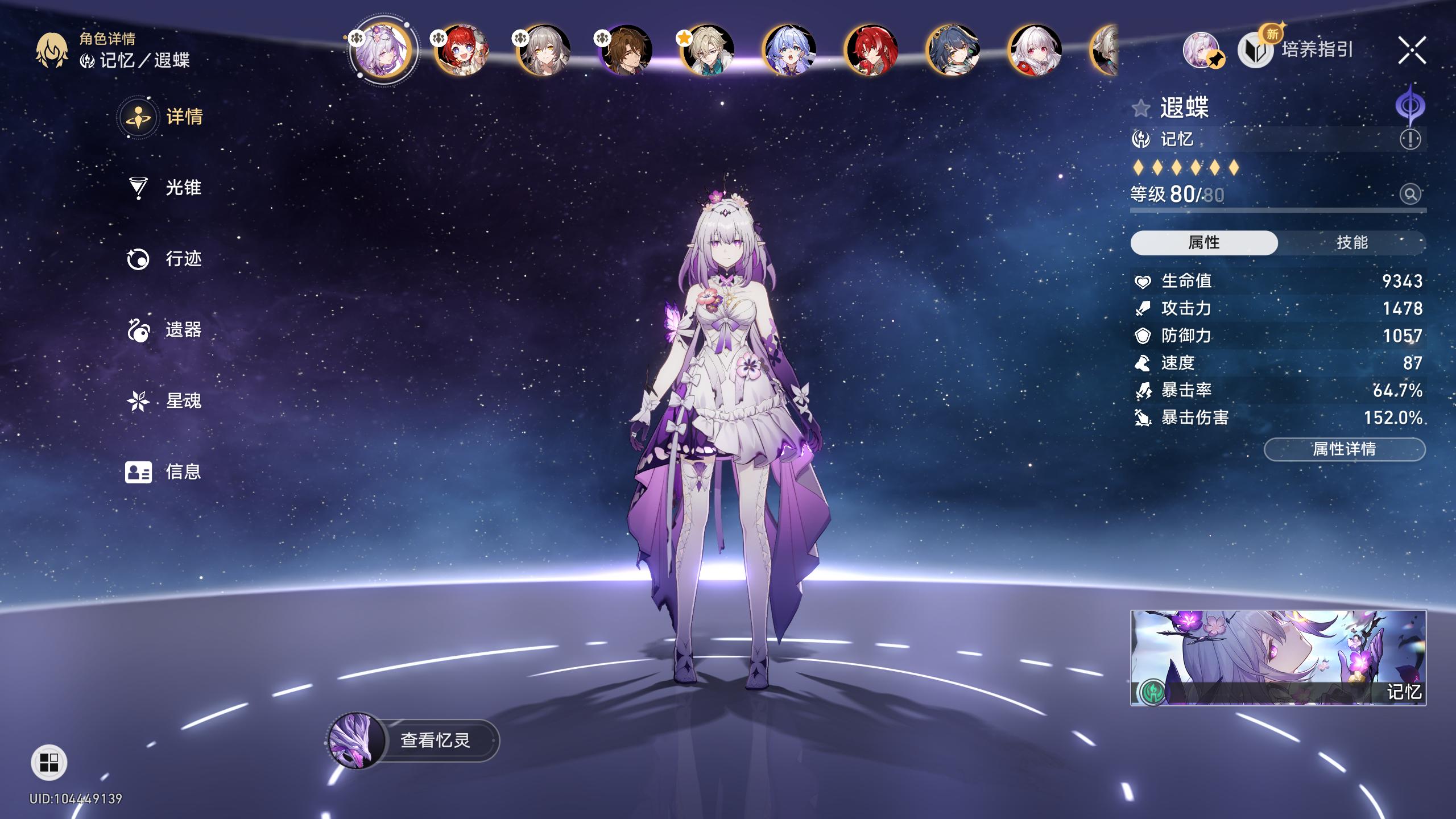
Task: Open the 光锥 light cone menu
Action: tap(165, 188)
